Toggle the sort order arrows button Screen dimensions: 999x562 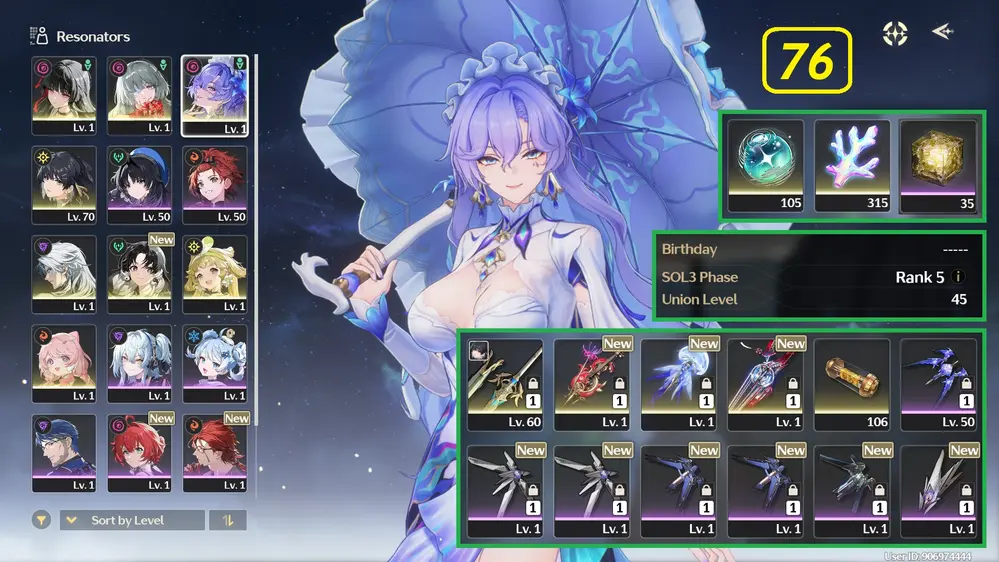(x=228, y=520)
